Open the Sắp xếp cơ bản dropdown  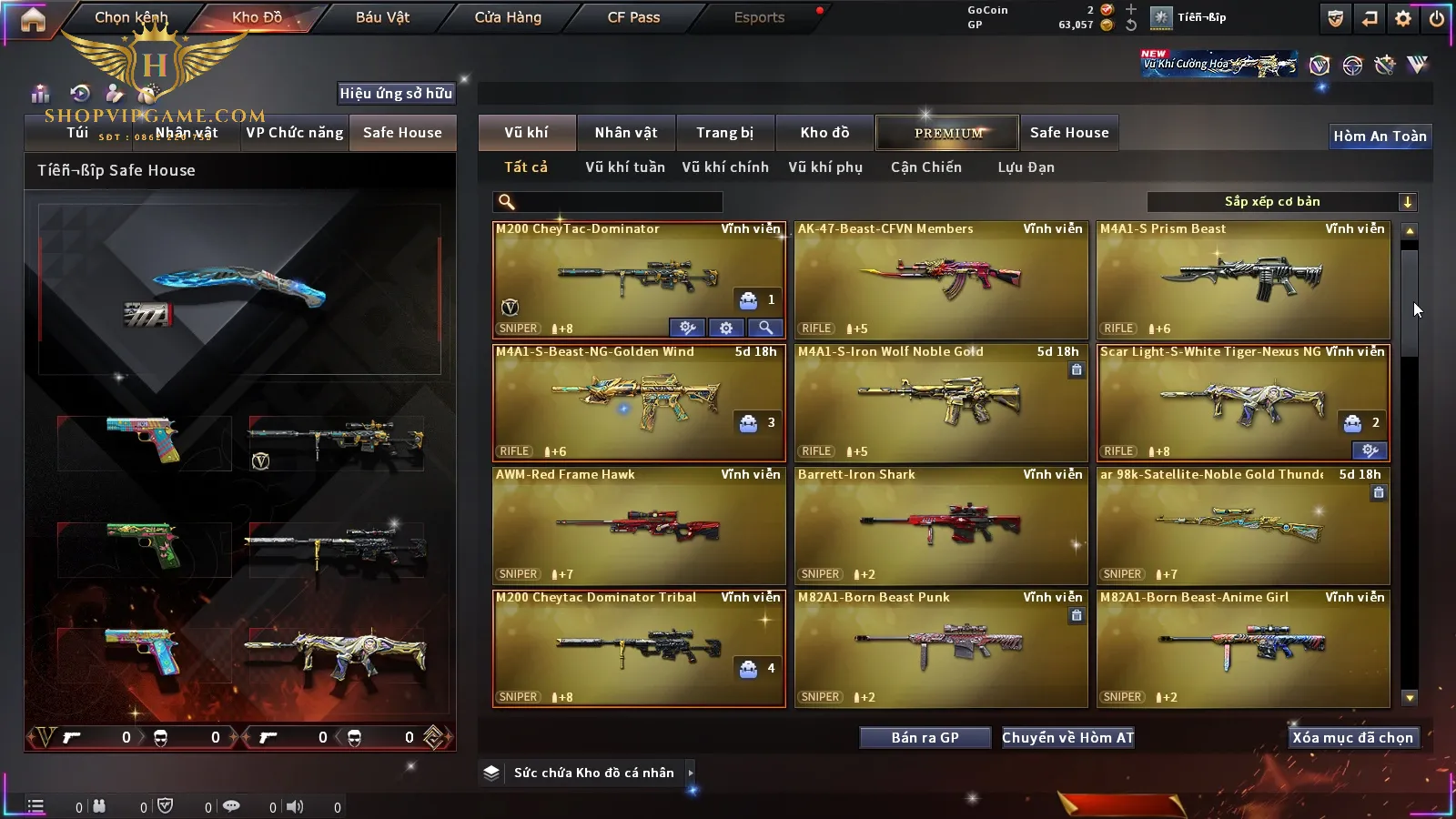coord(1281,202)
